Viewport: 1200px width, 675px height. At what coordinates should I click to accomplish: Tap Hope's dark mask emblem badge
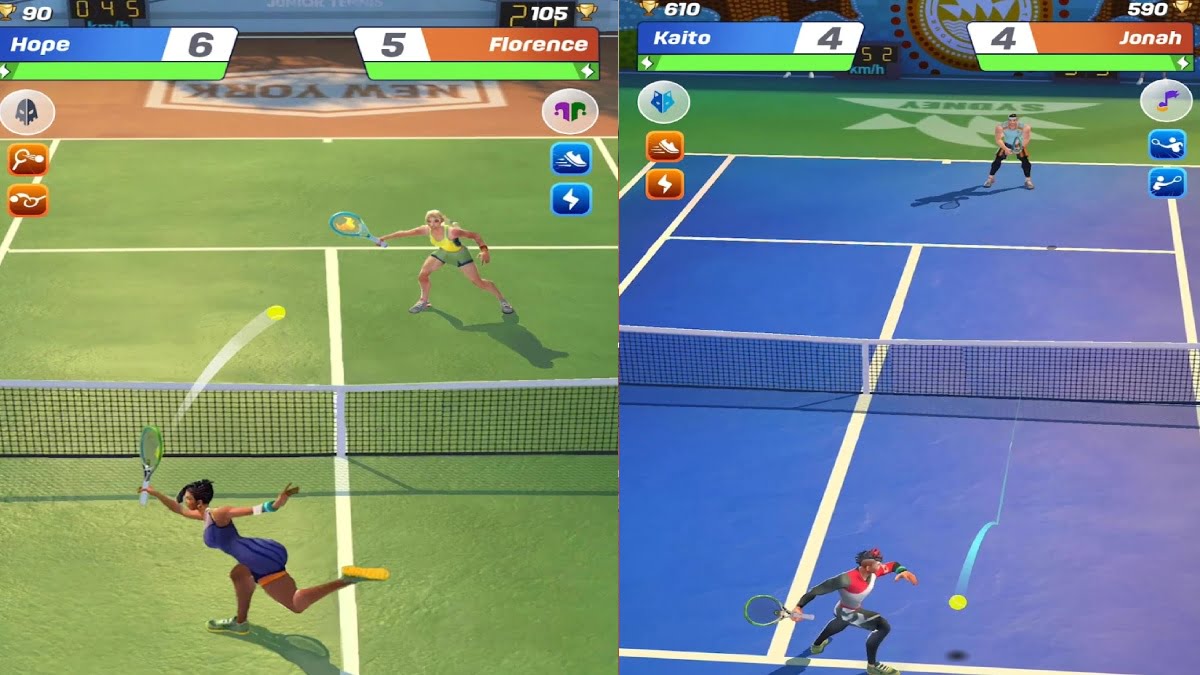click(x=27, y=111)
